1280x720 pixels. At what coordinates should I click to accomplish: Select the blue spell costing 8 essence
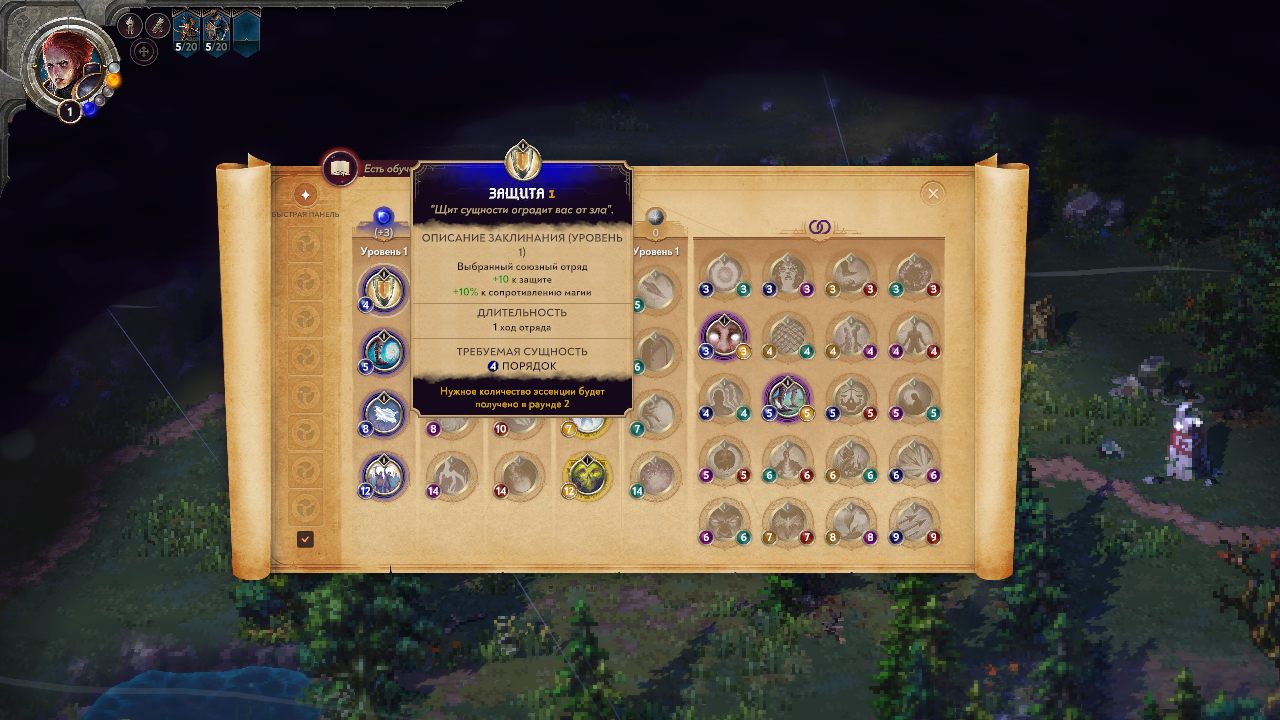[383, 414]
